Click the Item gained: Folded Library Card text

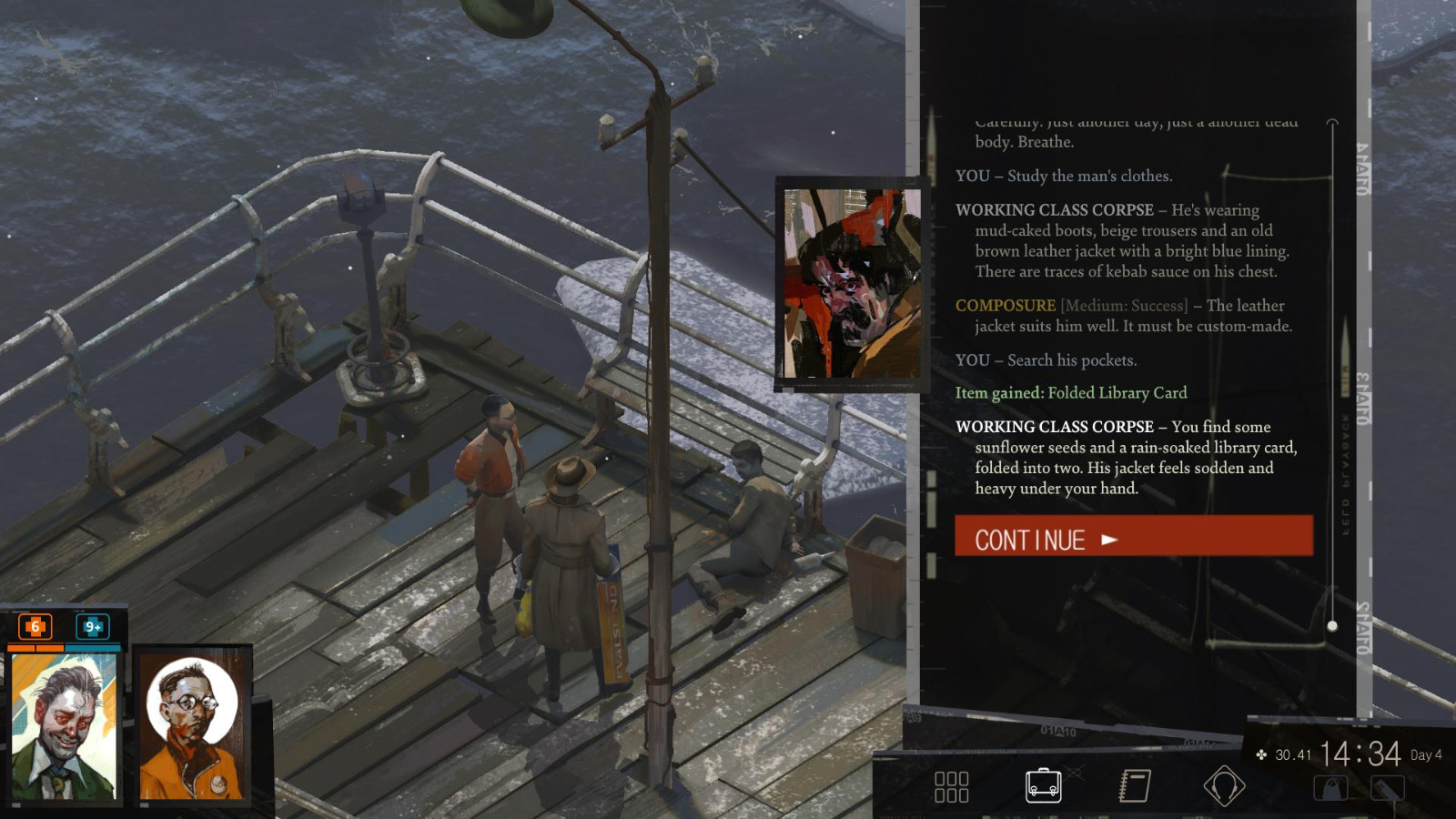(1069, 393)
